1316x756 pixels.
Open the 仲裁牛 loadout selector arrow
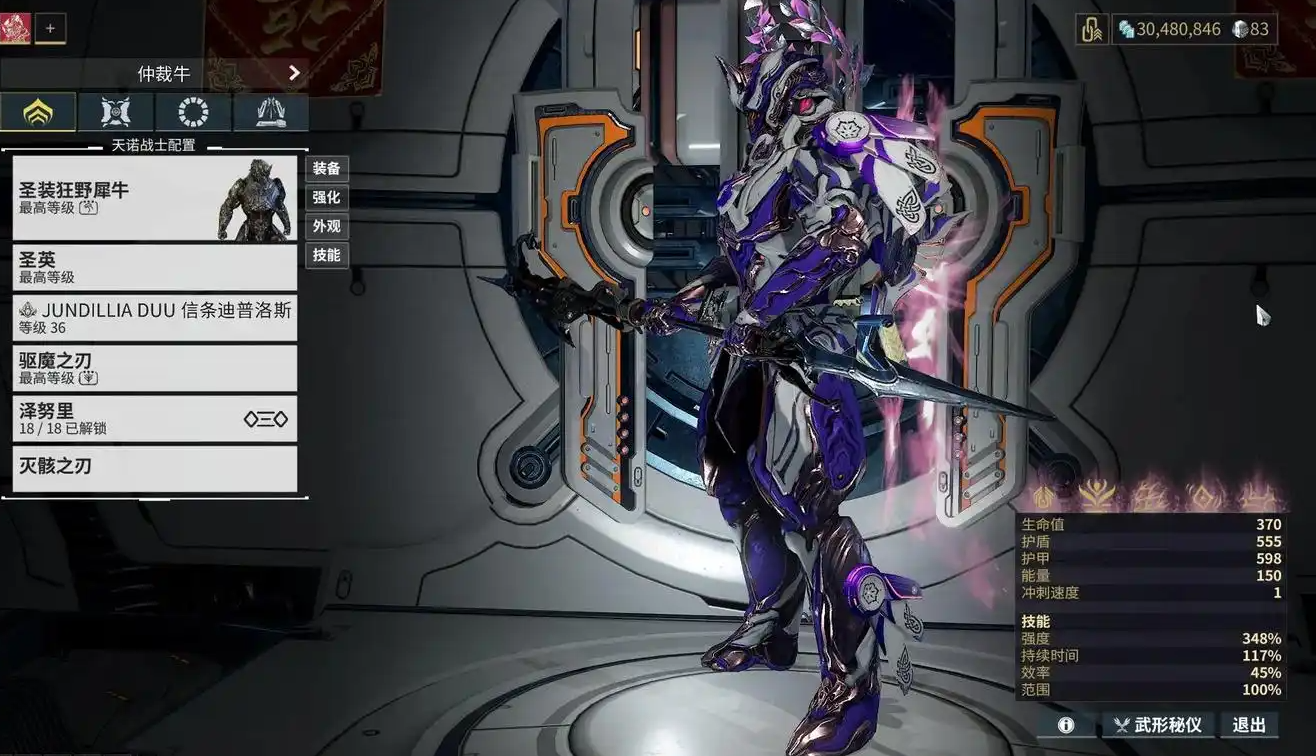tap(294, 73)
